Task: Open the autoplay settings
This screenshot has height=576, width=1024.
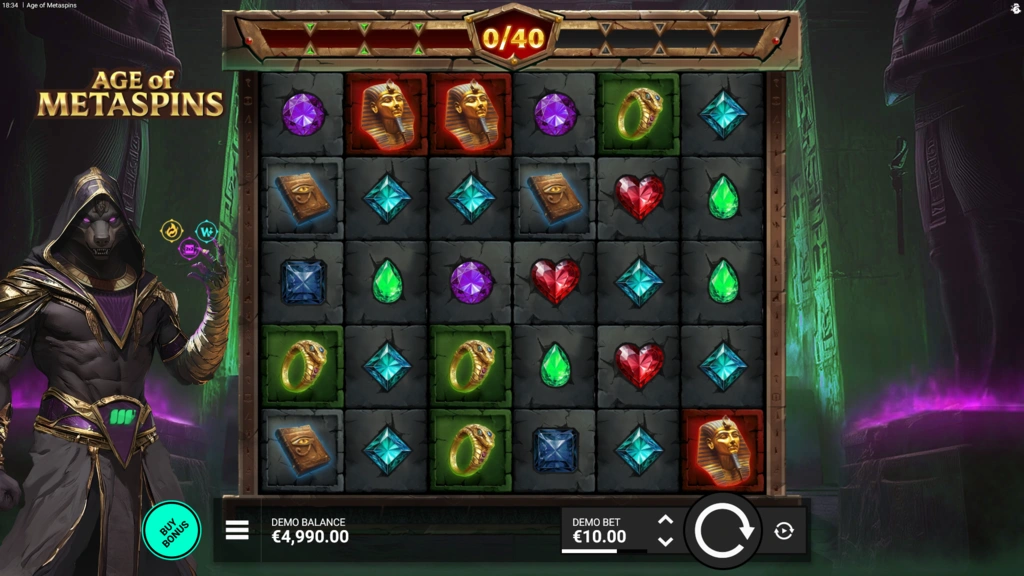Action: click(784, 531)
